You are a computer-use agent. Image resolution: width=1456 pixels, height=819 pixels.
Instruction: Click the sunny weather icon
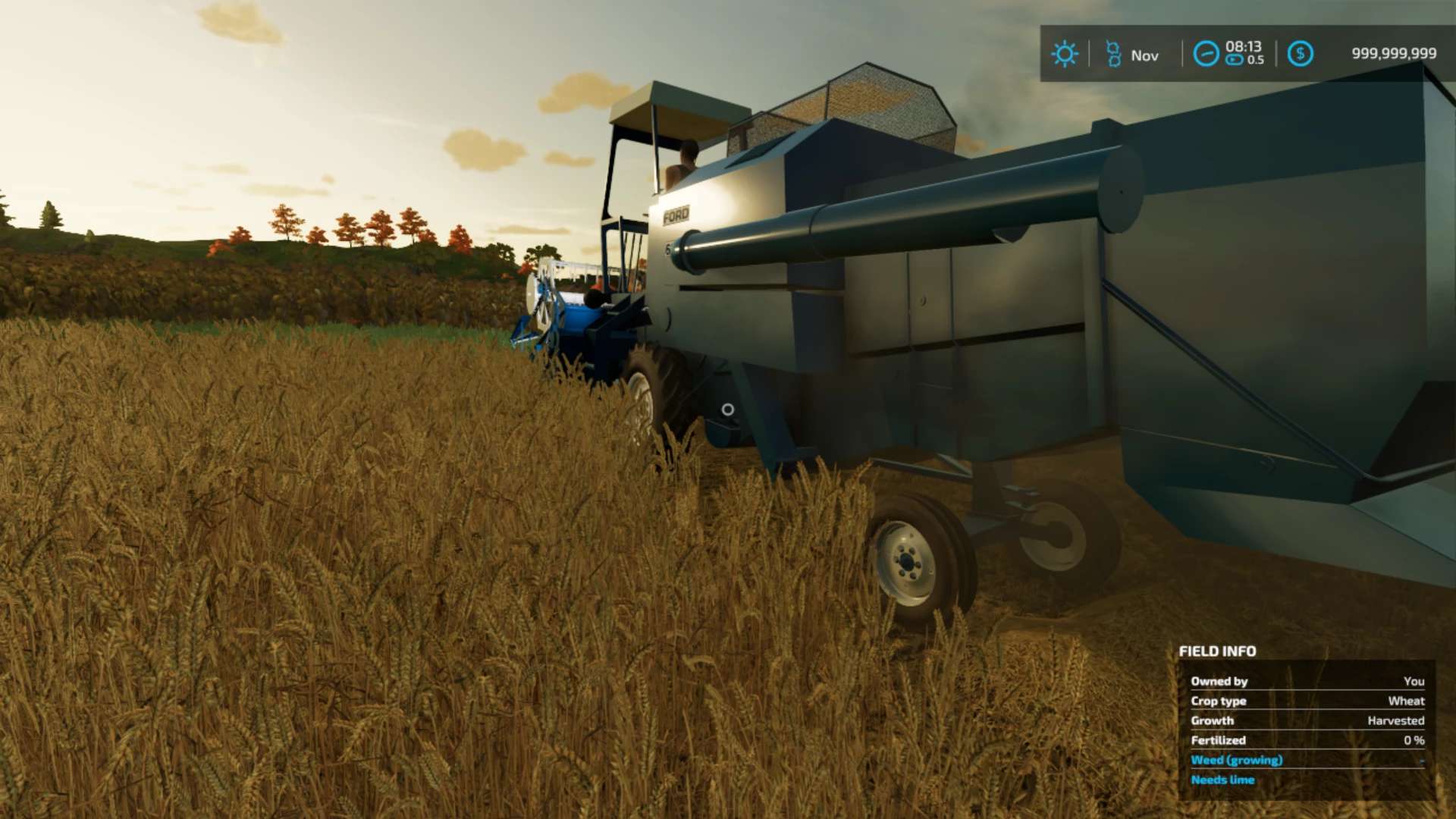[x=1064, y=54]
